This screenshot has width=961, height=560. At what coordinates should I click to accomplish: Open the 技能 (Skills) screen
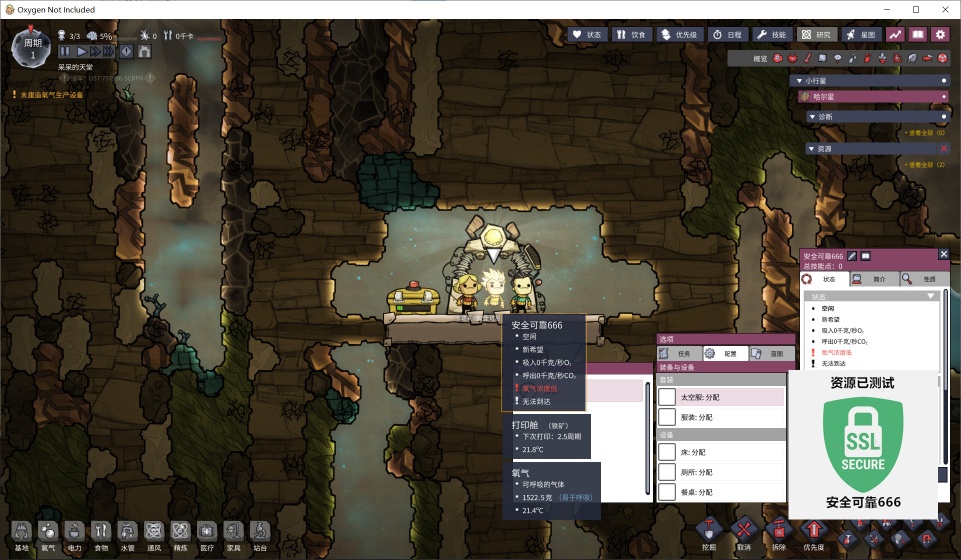[773, 34]
